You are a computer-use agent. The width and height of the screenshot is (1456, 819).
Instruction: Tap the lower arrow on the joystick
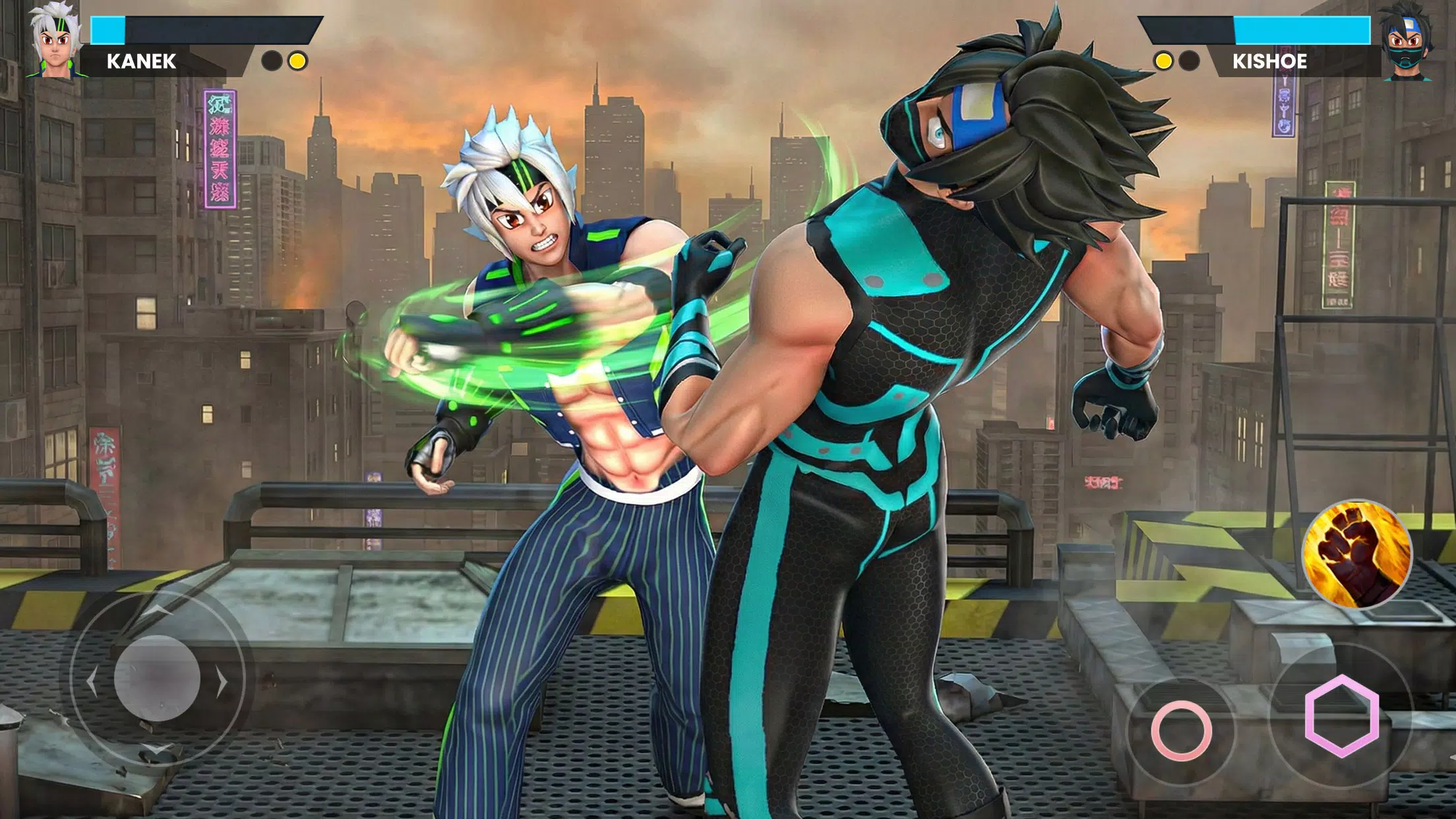[x=155, y=749]
